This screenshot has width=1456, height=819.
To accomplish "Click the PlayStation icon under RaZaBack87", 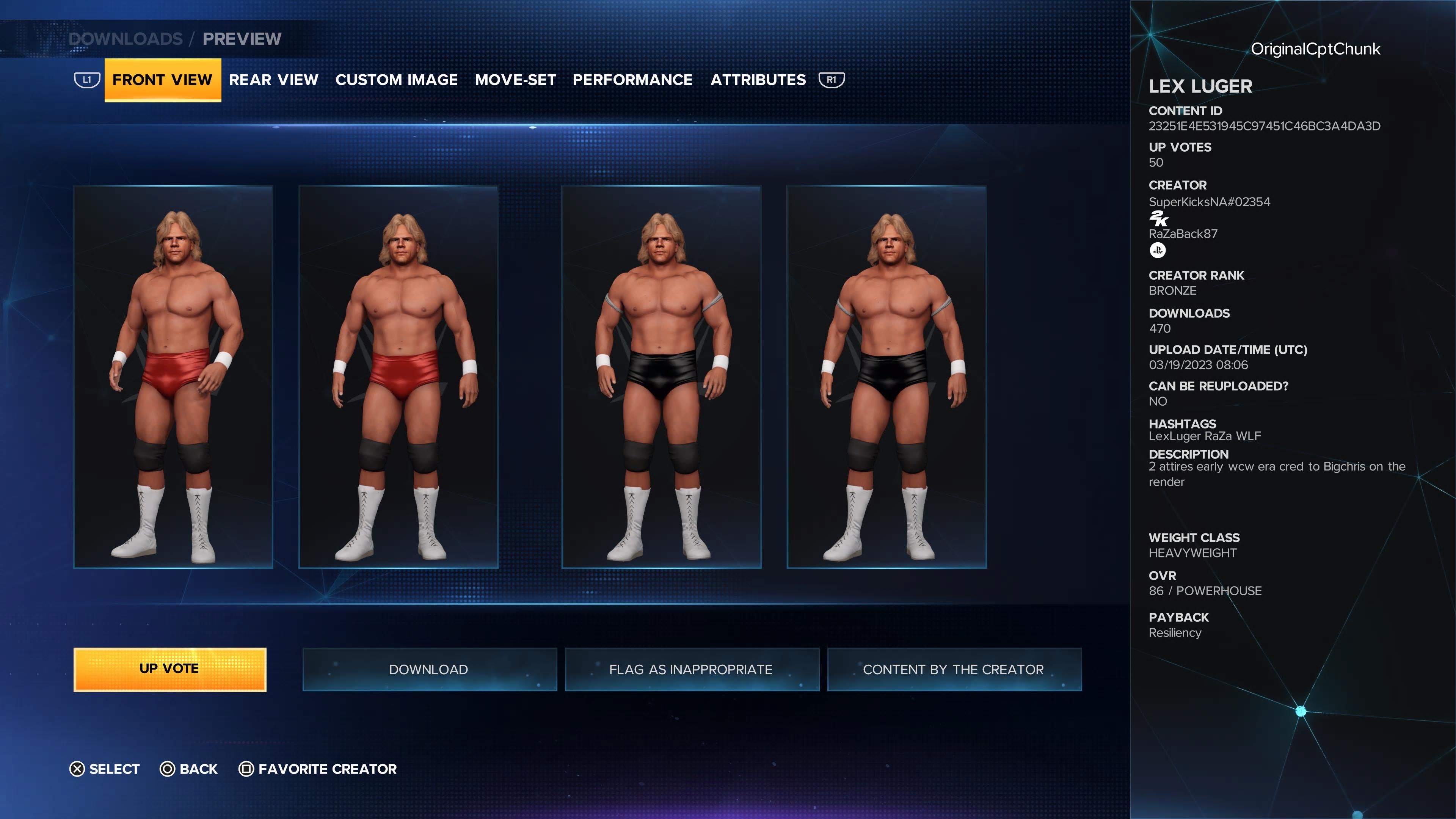I will (1158, 250).
